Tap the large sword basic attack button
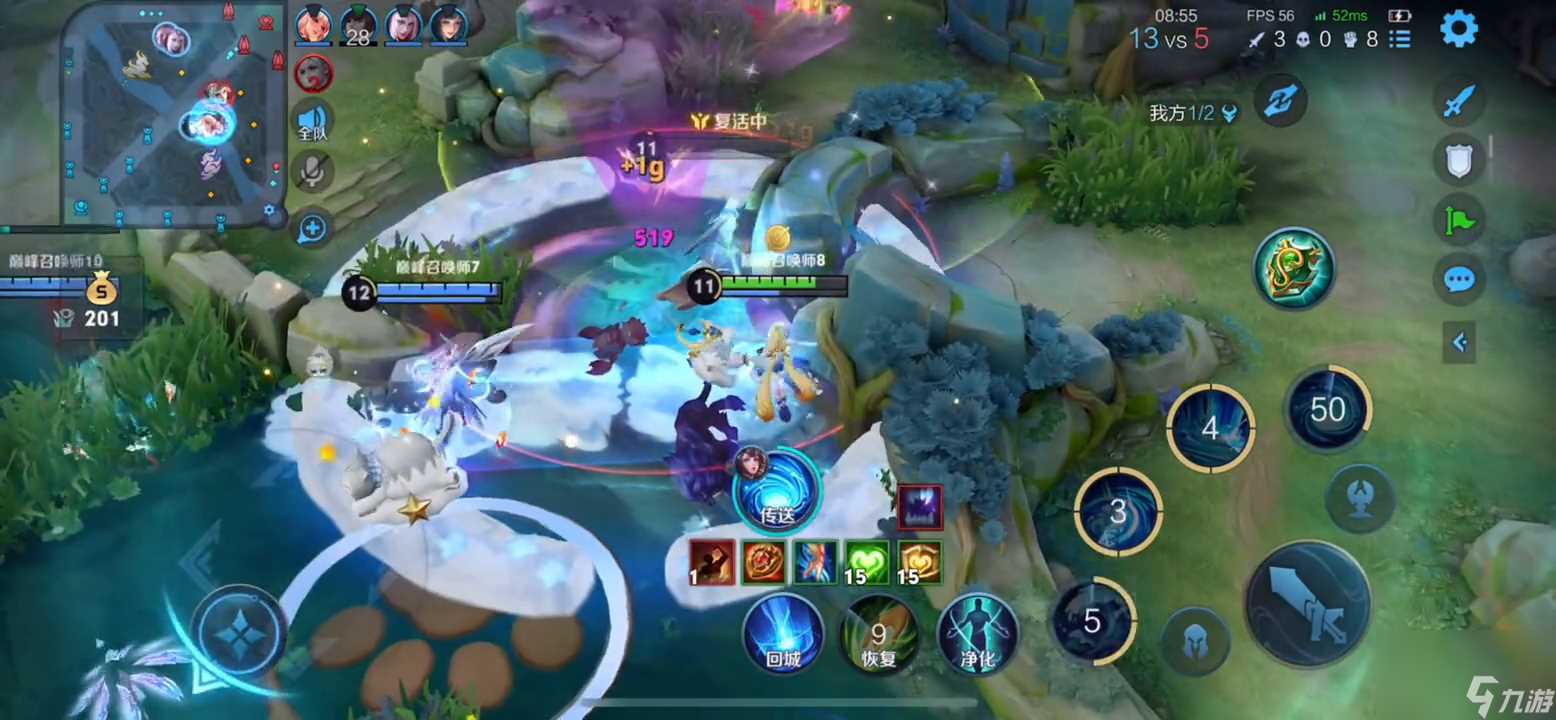1556x720 pixels. pos(1306,604)
